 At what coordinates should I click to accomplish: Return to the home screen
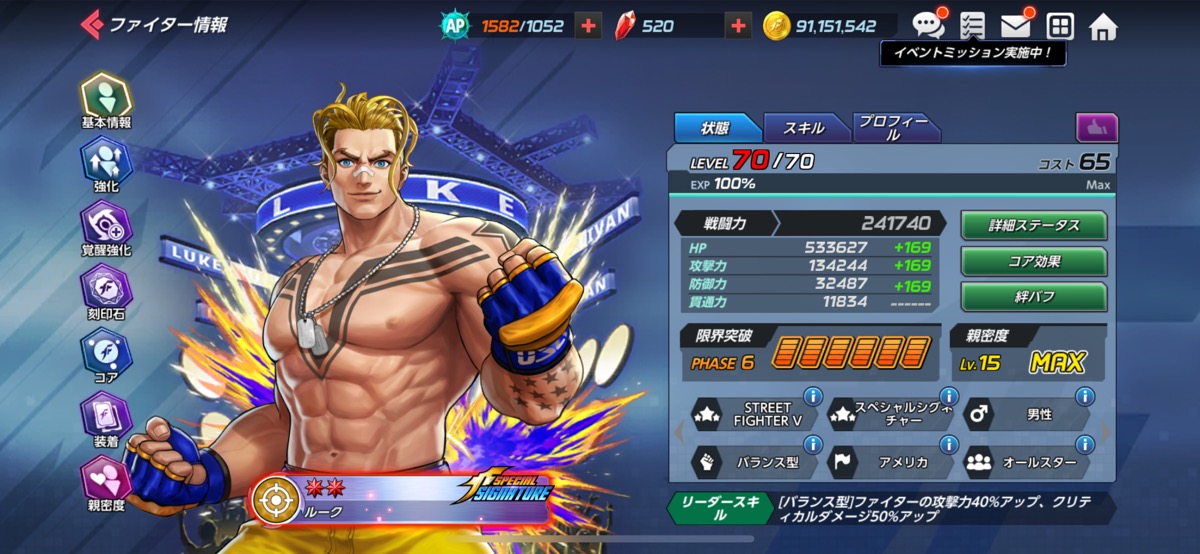(1103, 27)
